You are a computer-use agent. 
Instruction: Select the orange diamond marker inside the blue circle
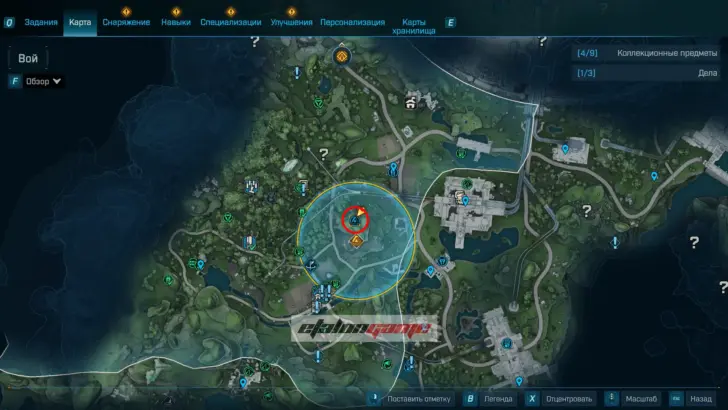coord(356,241)
